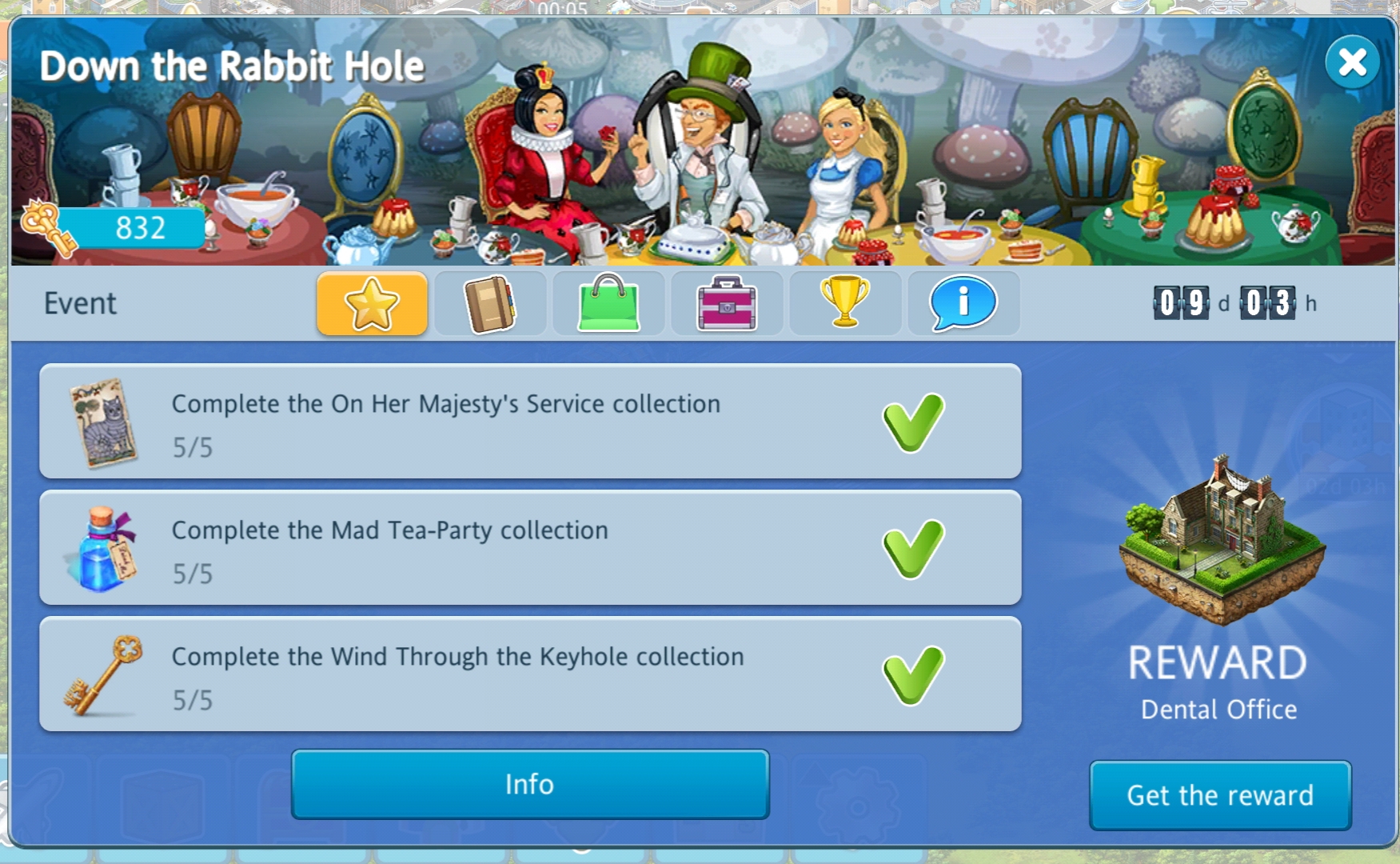1400x864 pixels.
Task: Select the On Her Majesty's Service collection row
Action: [x=530, y=422]
